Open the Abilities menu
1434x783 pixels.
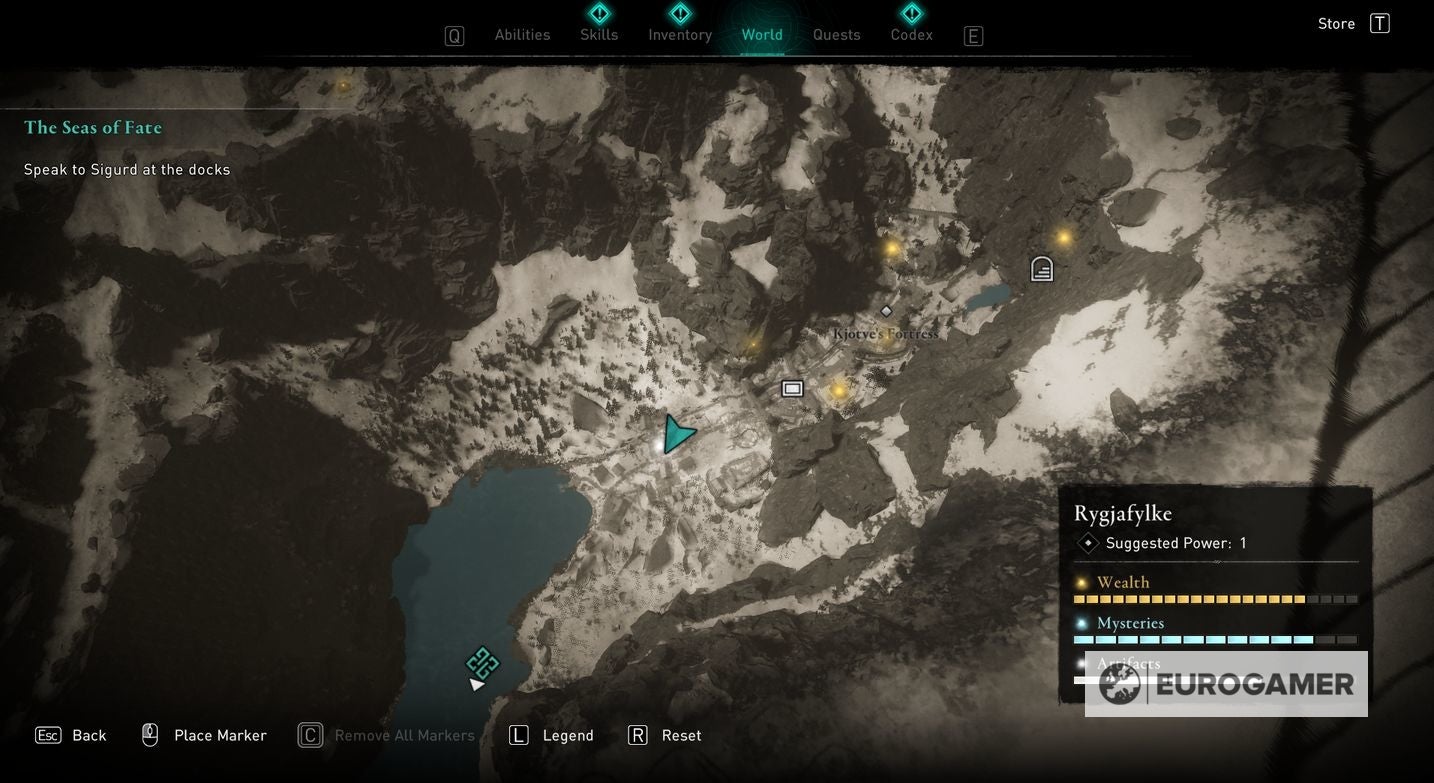coord(521,33)
